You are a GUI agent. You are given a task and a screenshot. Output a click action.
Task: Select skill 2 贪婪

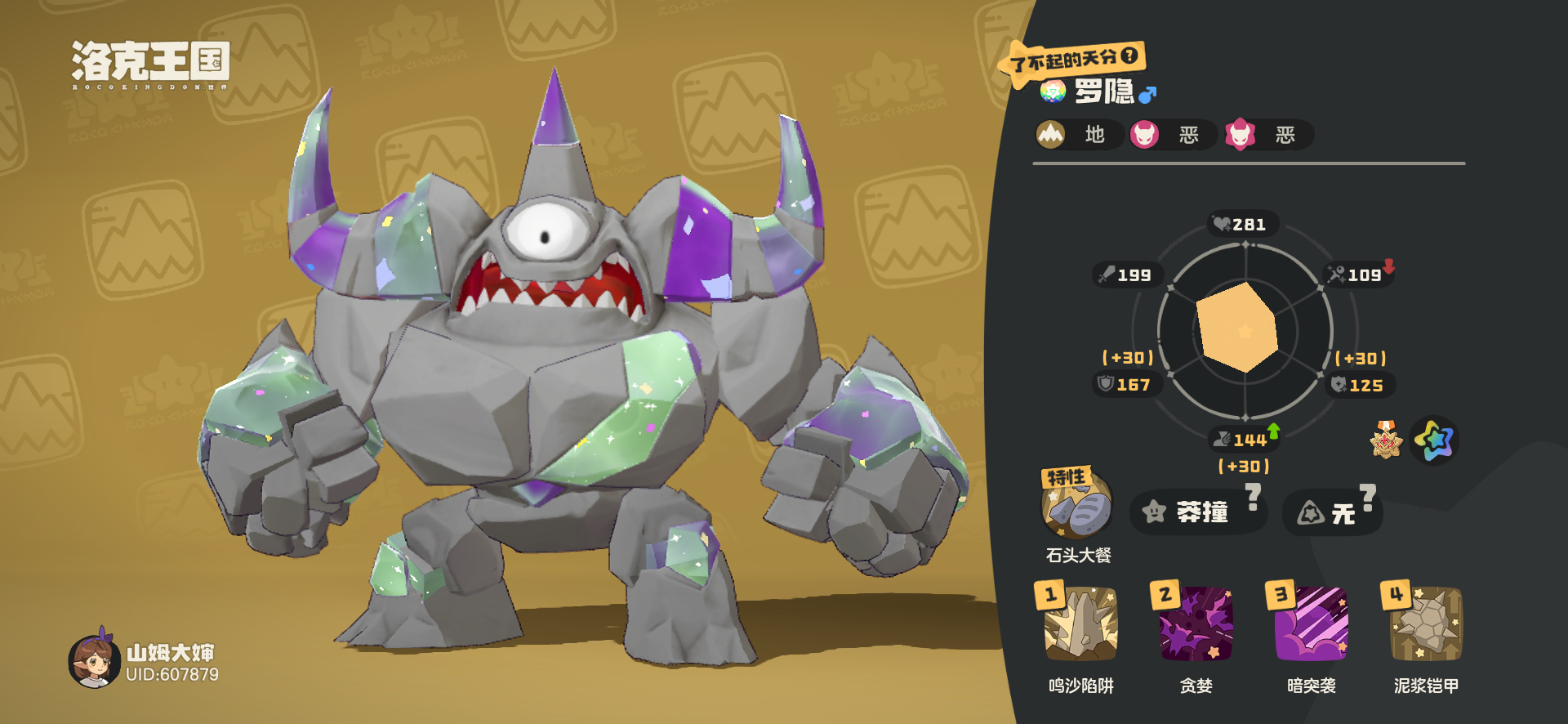[1196, 624]
